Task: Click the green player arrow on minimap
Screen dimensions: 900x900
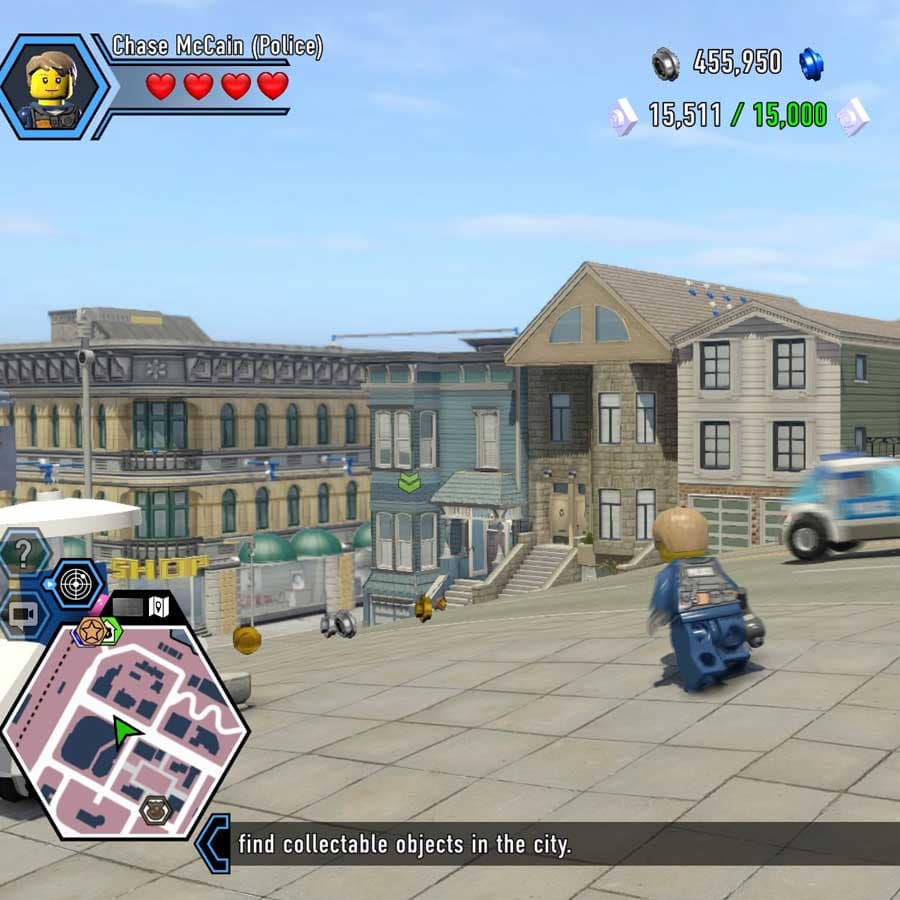Action: click(126, 731)
